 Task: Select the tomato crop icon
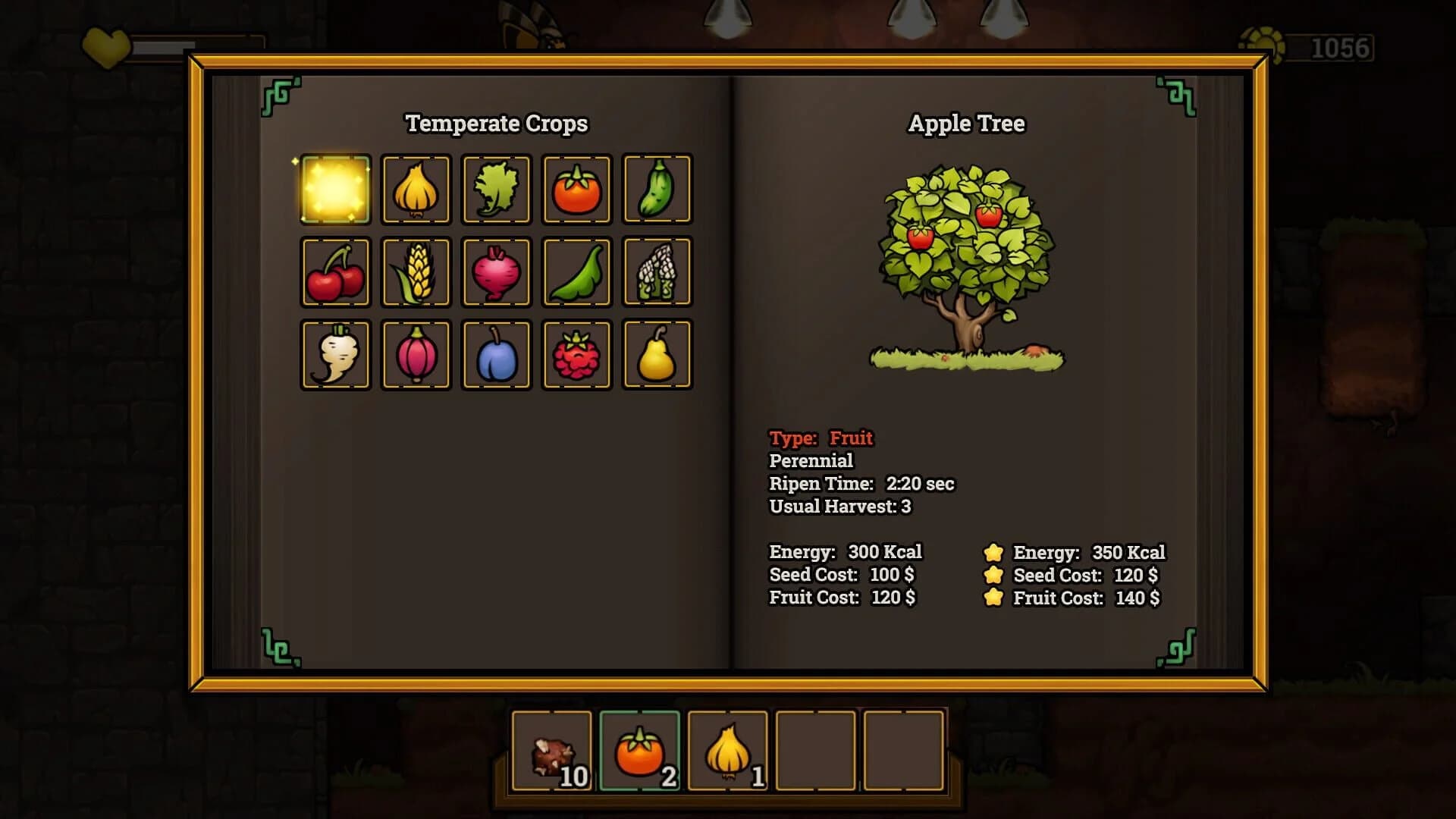[577, 190]
